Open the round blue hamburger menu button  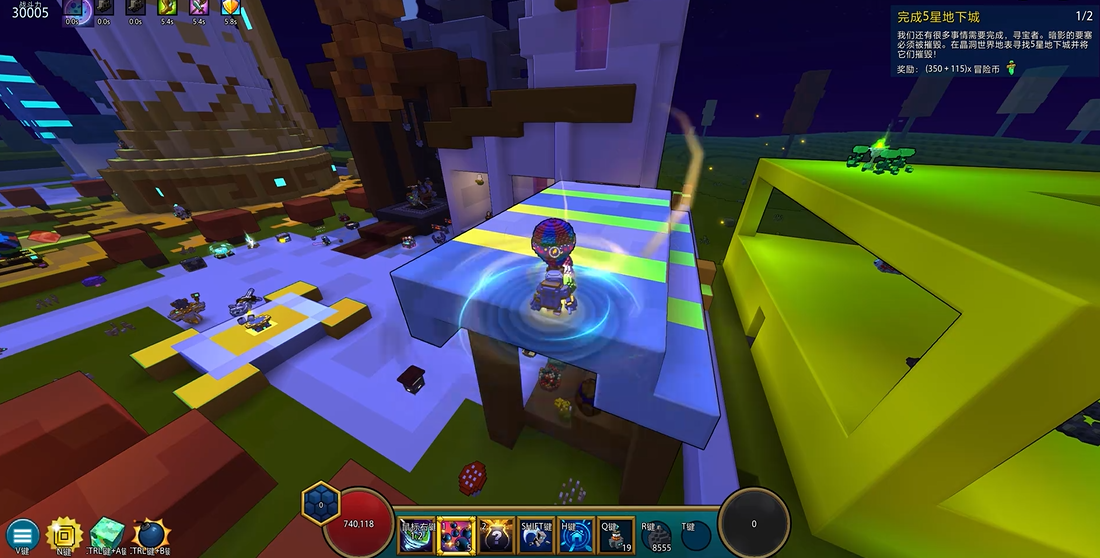coord(22,535)
